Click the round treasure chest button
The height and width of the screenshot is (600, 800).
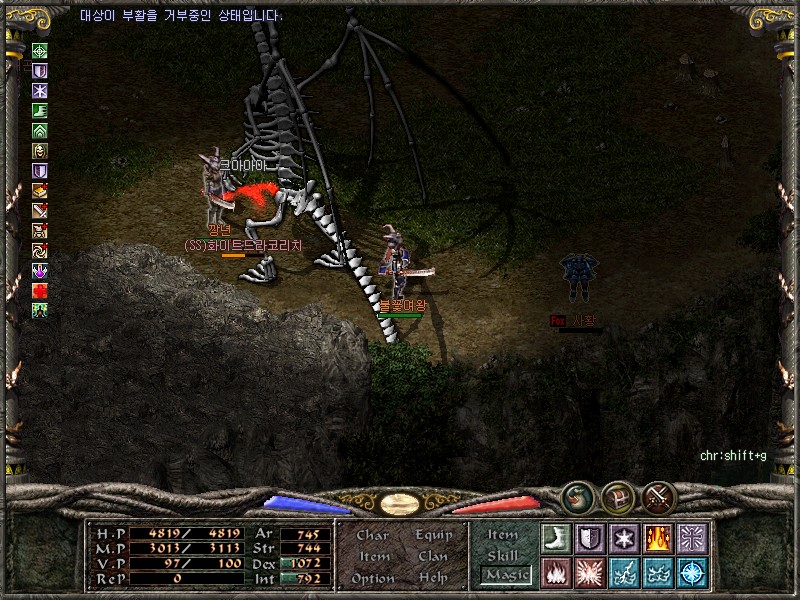(x=617, y=496)
